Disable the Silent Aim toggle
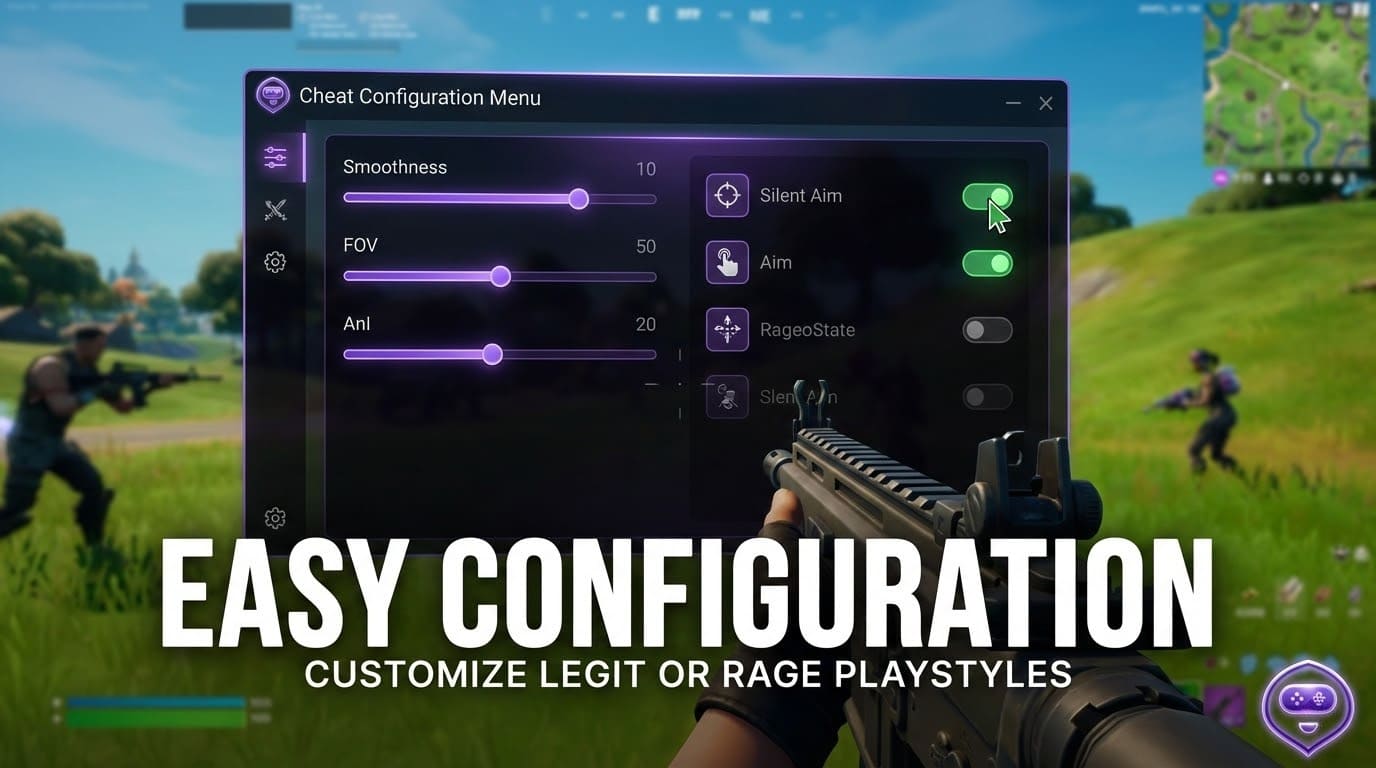Screen dimensions: 1376x768 tap(987, 196)
